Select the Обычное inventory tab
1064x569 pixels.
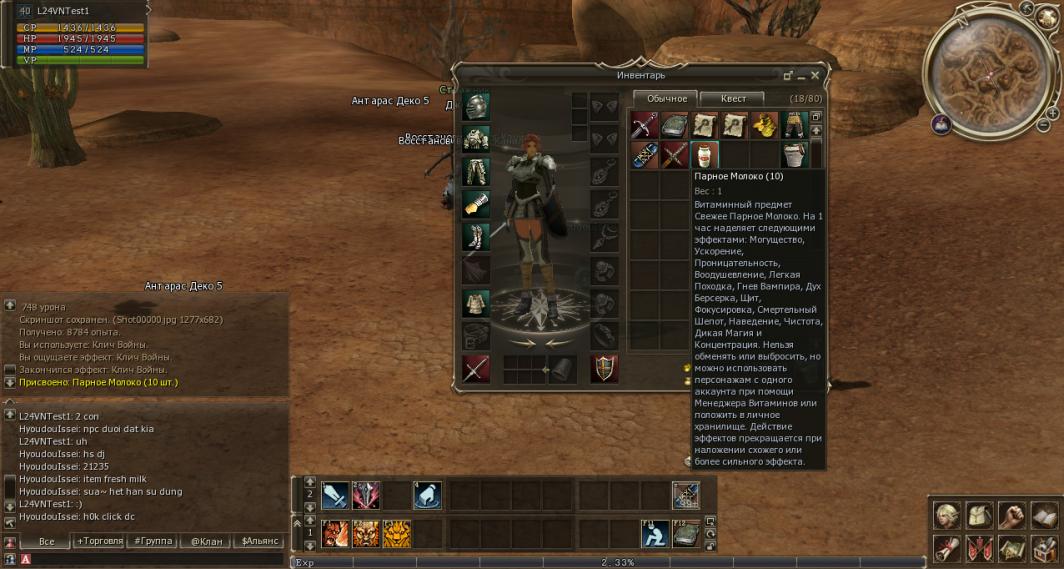(x=666, y=98)
